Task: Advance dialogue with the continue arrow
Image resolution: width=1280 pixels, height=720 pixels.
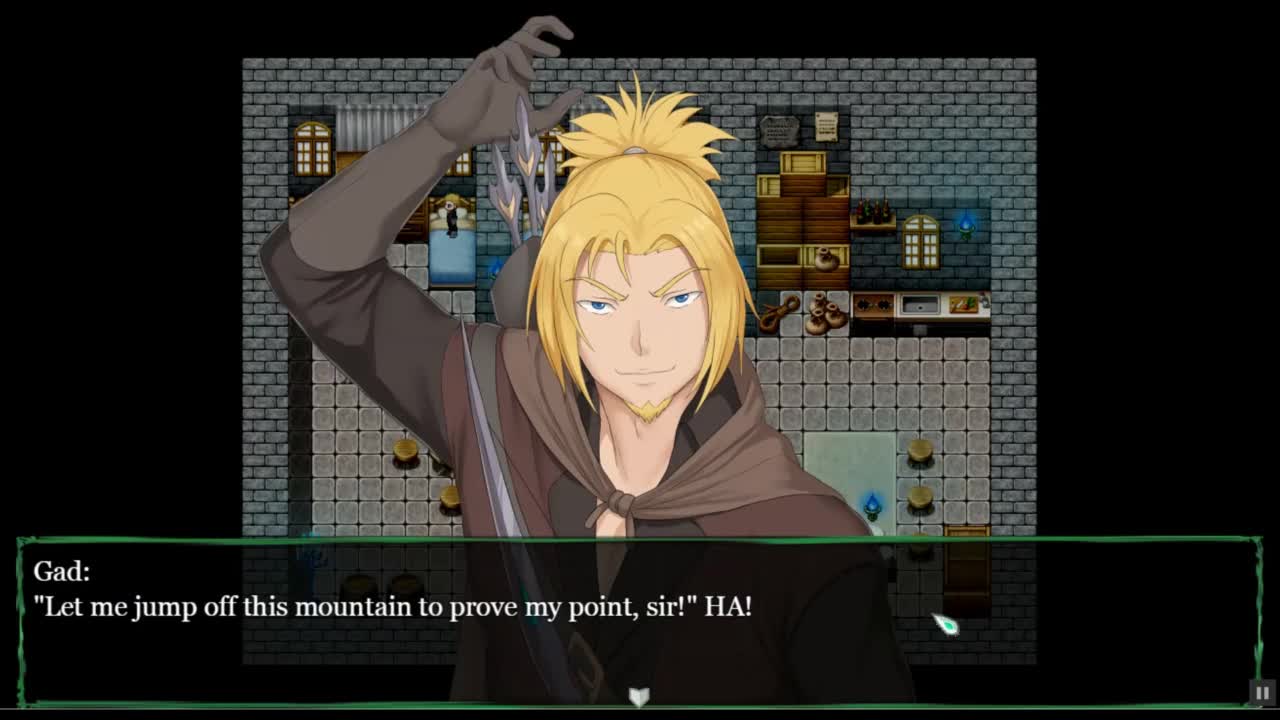Action: pos(639,696)
